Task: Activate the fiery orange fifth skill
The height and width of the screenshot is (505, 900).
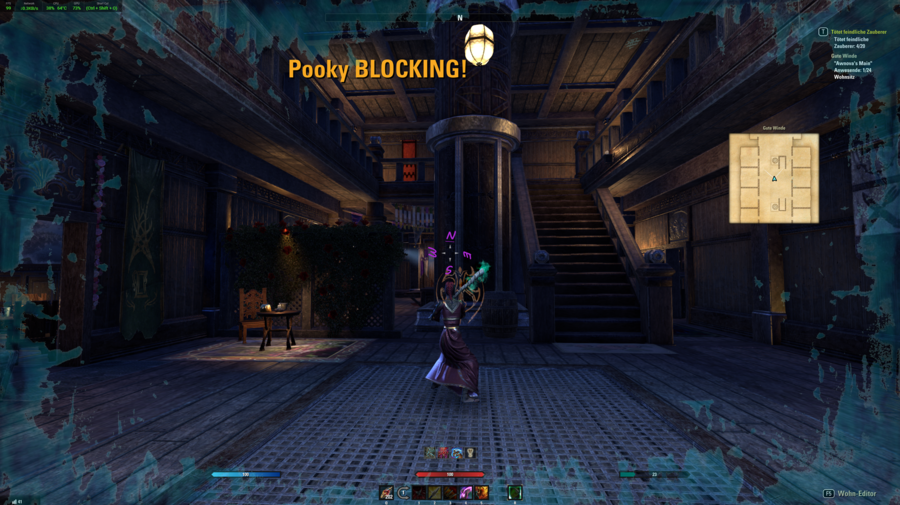Action: coord(482,492)
